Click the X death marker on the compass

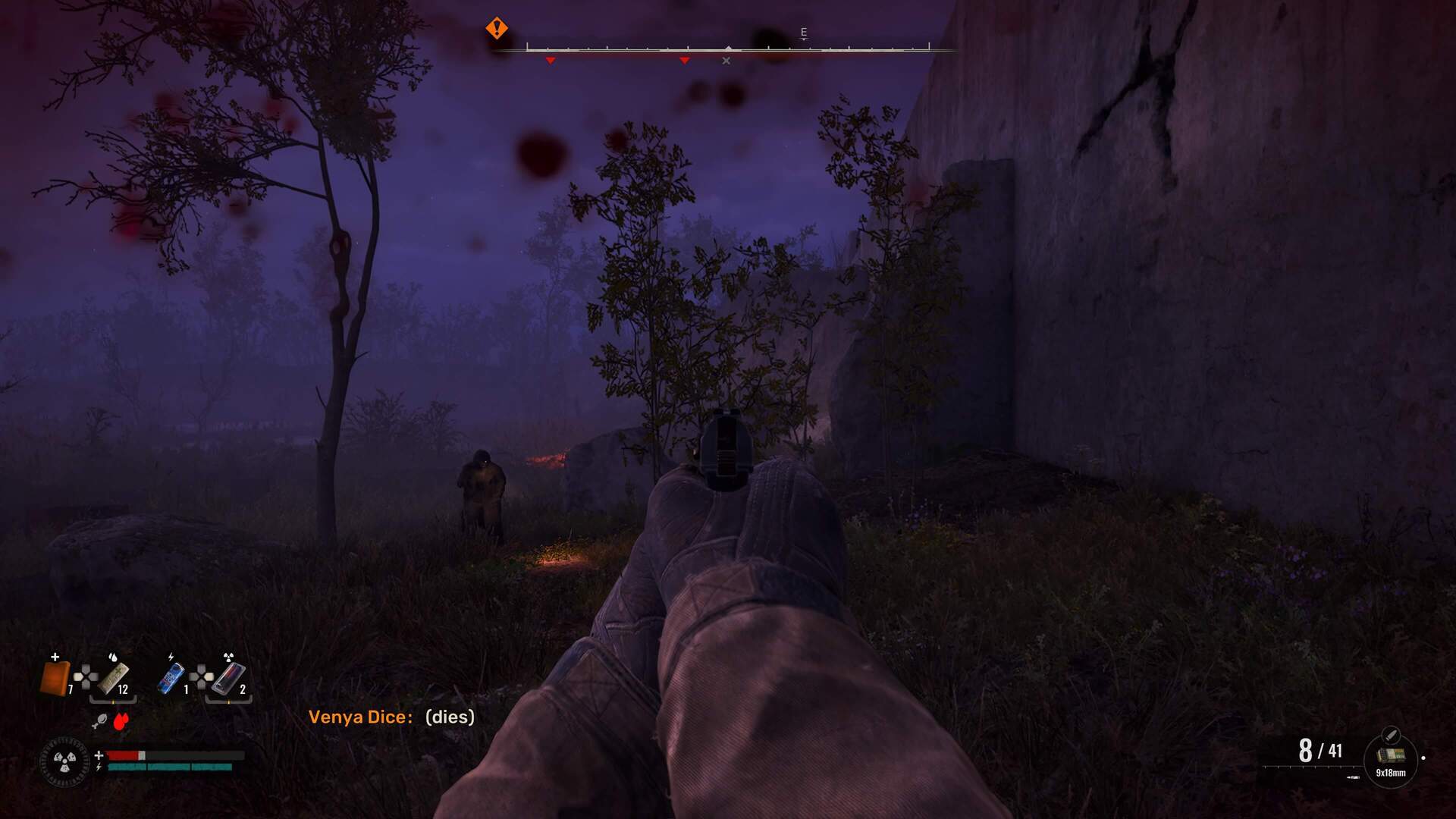[x=726, y=60]
